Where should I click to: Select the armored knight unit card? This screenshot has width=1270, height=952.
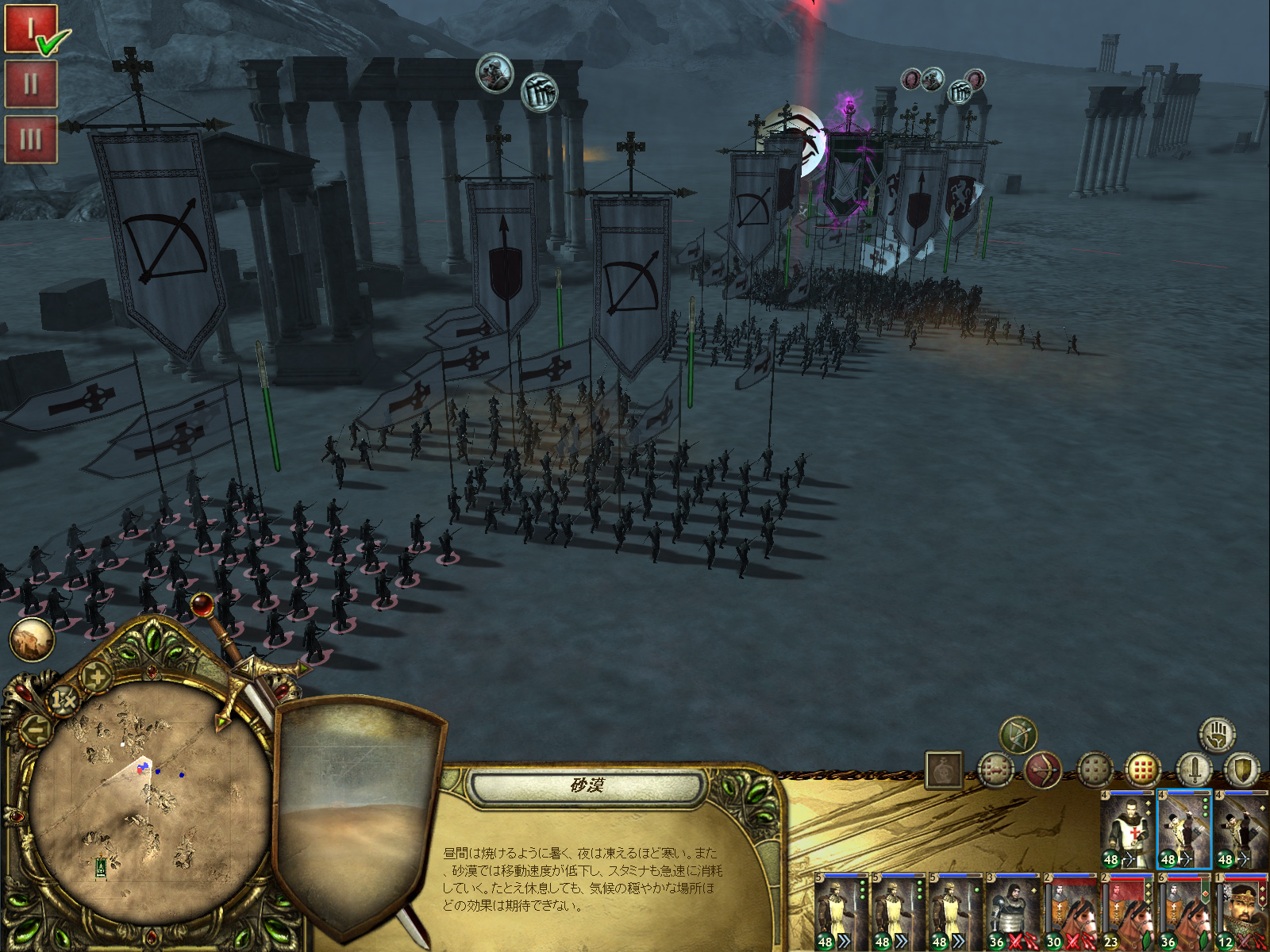pos(1012,912)
